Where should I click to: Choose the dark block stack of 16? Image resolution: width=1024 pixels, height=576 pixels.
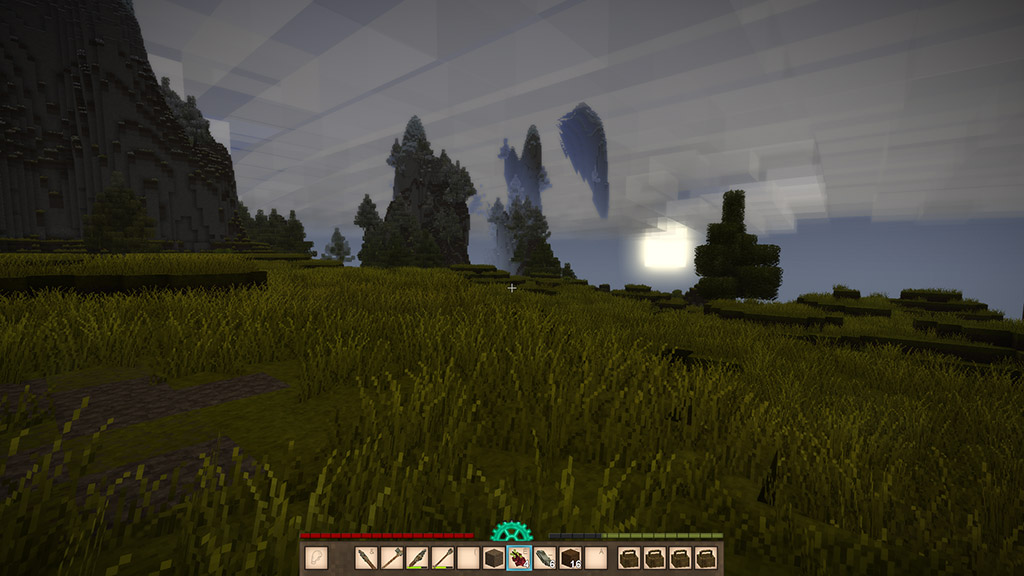570,558
